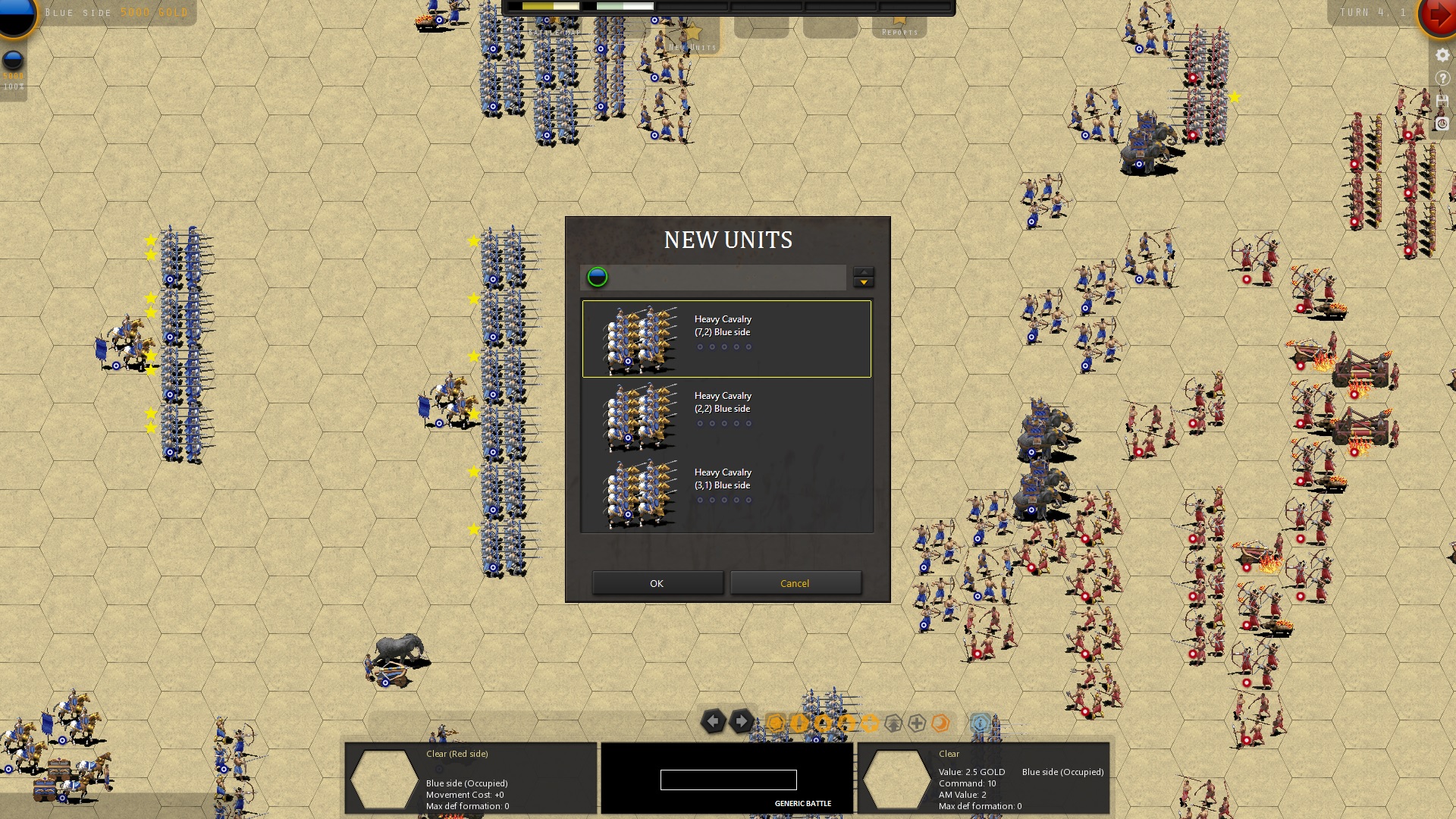Click the orange crescent action icon
Image resolution: width=1456 pixels, height=819 pixels.
(x=939, y=722)
